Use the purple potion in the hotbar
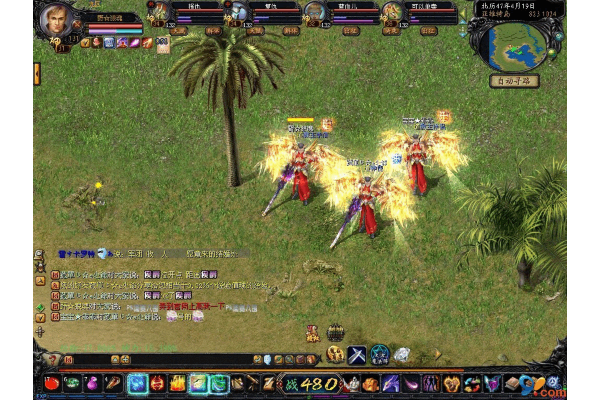Screen dimensions: 600x400 tap(94, 383)
